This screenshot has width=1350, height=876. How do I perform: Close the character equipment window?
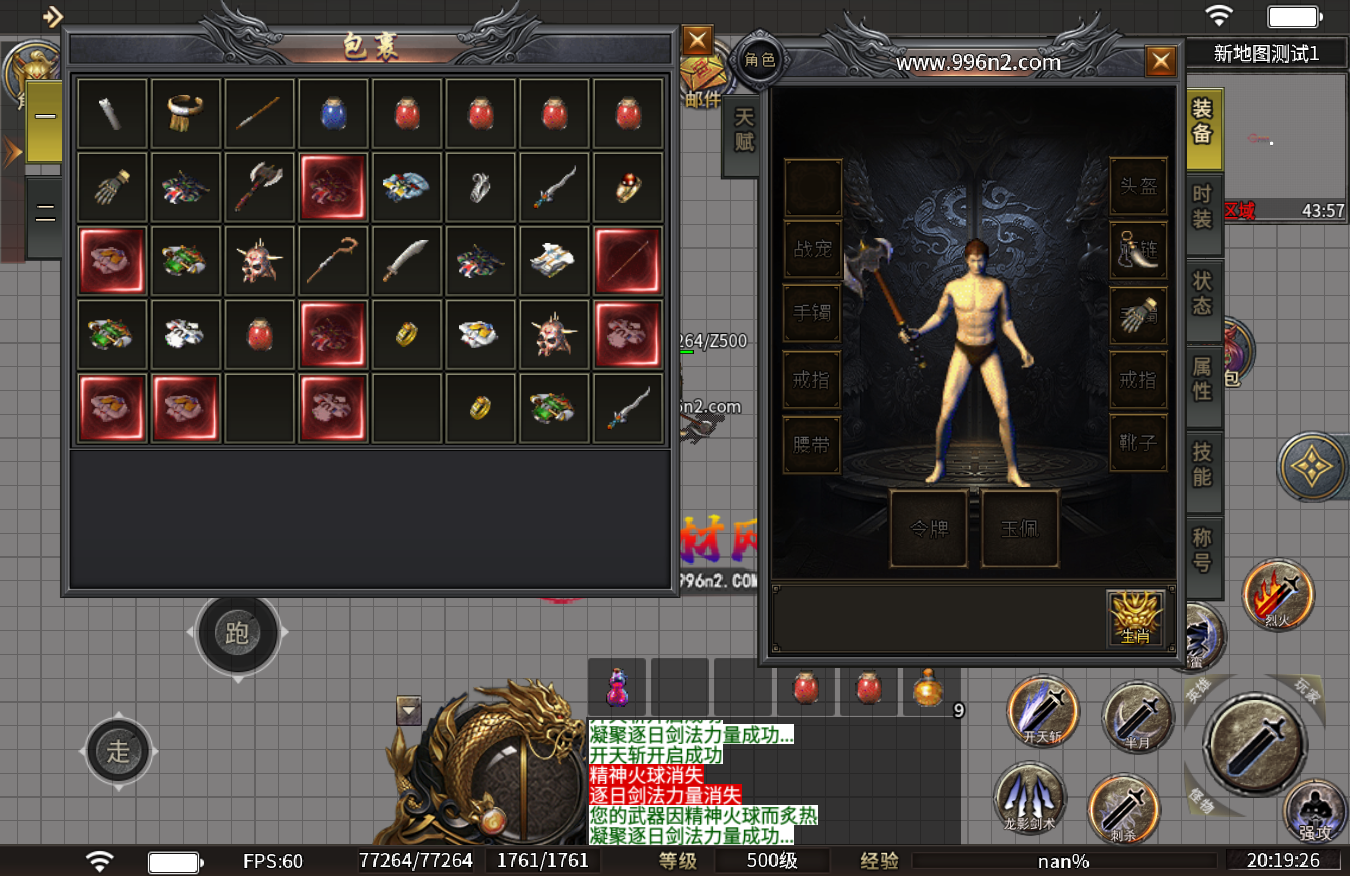[x=1160, y=62]
